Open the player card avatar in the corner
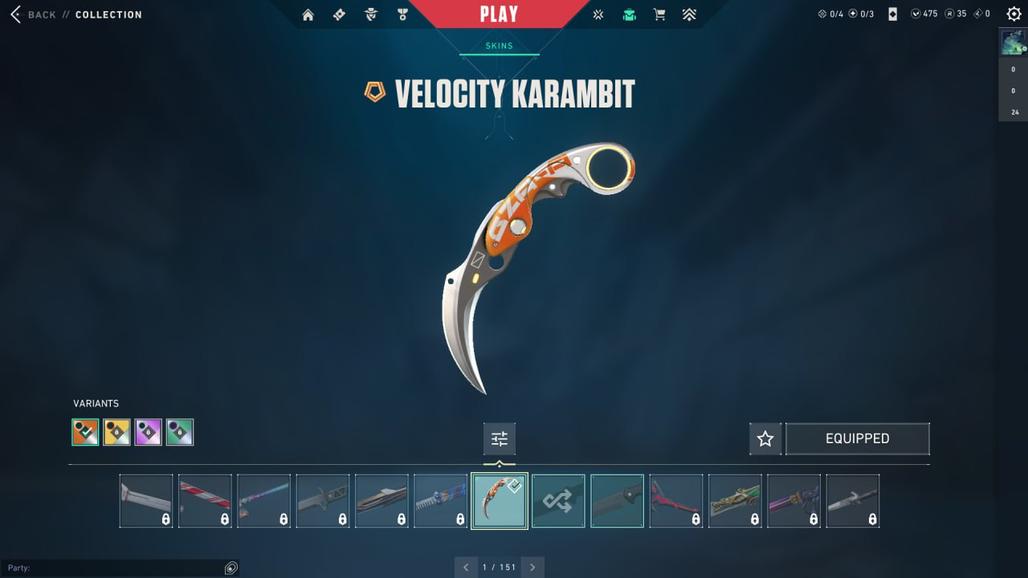1028x578 pixels. click(x=1013, y=42)
